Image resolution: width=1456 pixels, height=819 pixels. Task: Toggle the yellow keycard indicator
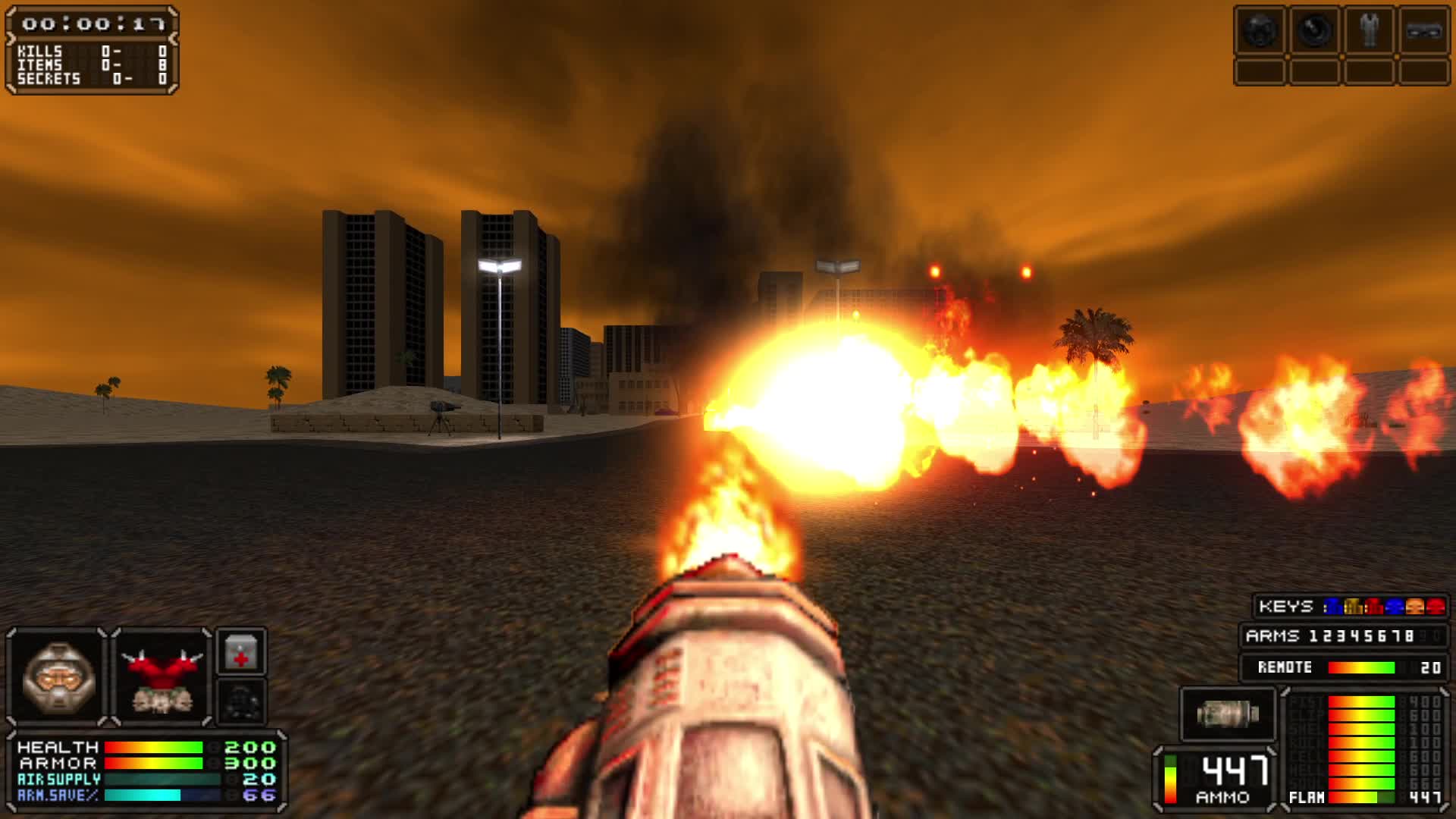tap(1354, 607)
